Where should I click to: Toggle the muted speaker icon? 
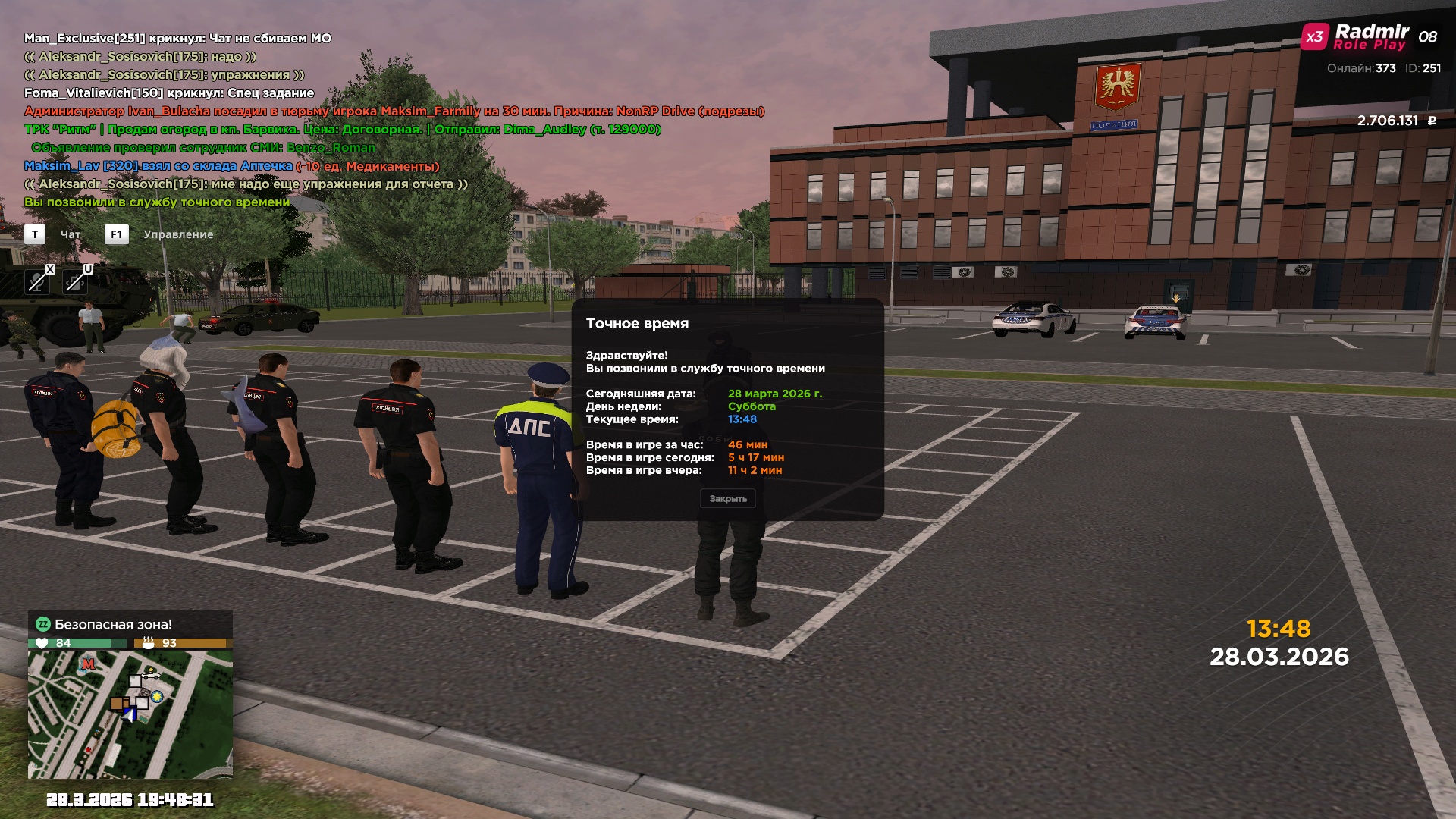click(74, 282)
